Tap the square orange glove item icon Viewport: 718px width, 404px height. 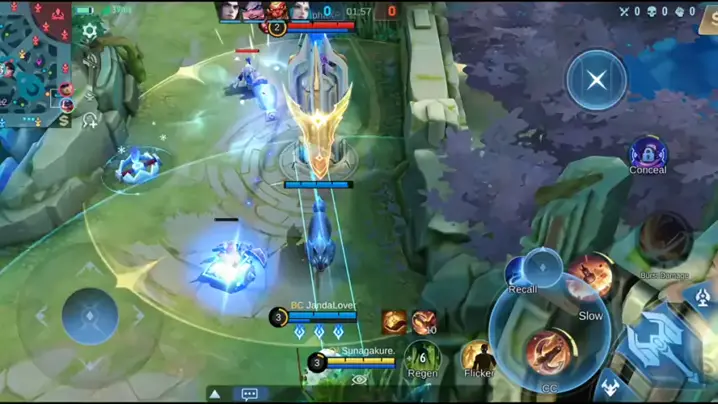tap(394, 321)
